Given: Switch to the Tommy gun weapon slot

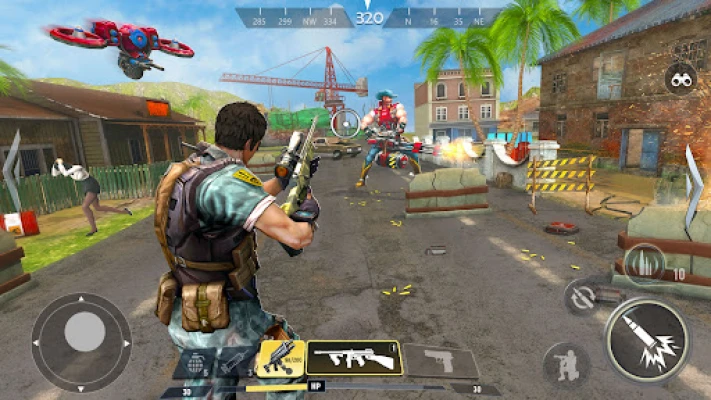Looking at the screenshot, I should coord(353,358).
